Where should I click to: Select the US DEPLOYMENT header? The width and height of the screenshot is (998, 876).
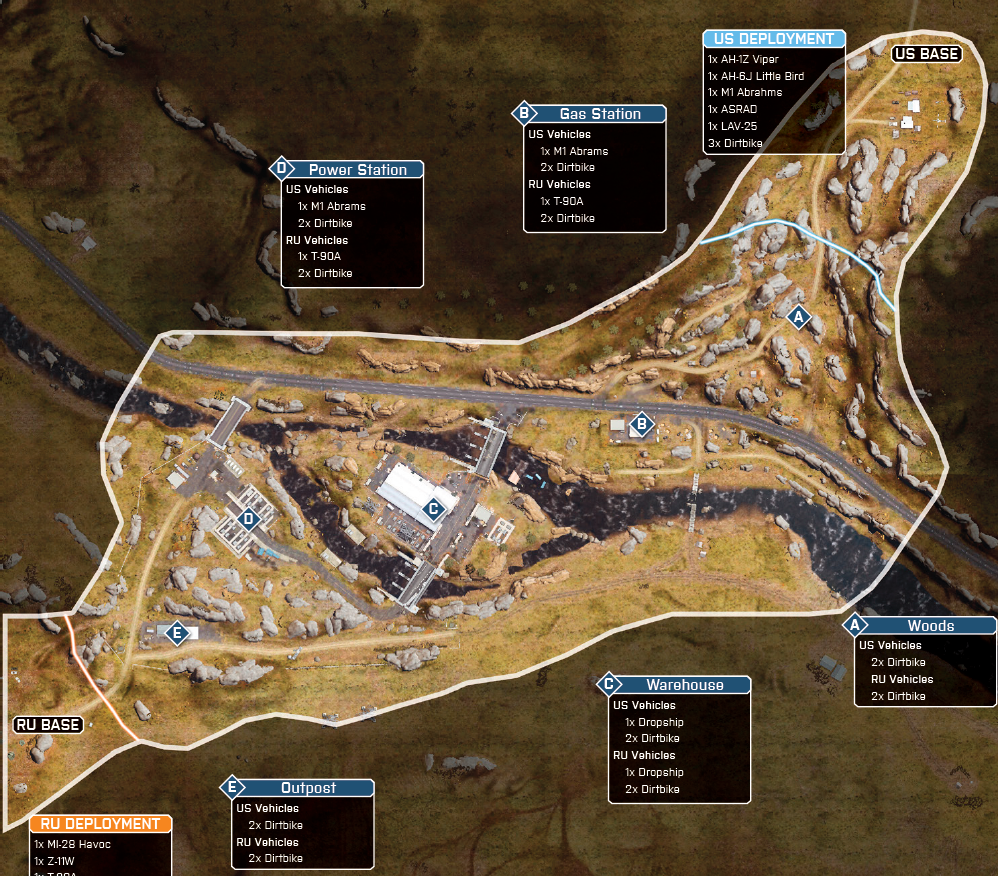774,39
